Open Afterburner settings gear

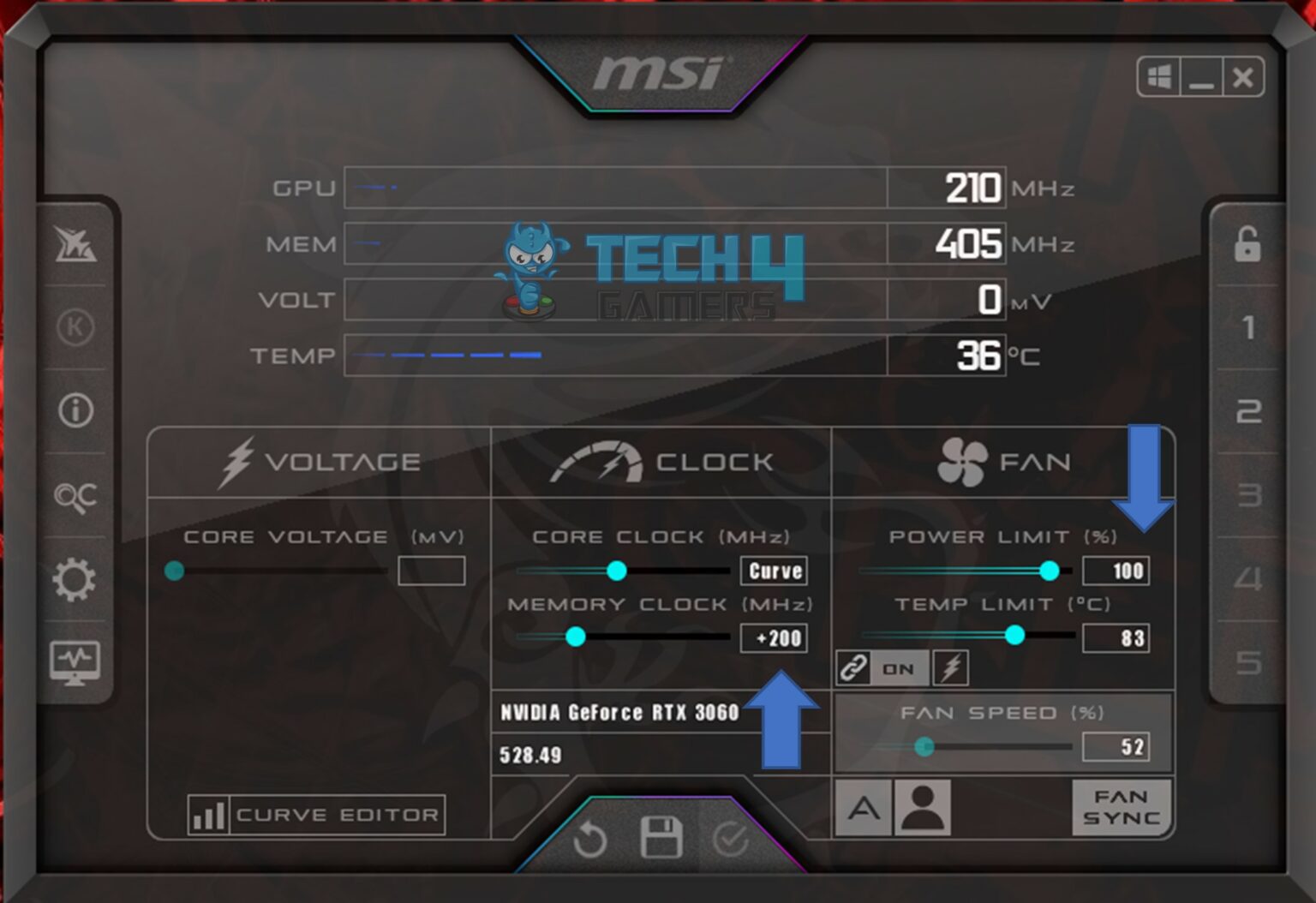point(75,579)
